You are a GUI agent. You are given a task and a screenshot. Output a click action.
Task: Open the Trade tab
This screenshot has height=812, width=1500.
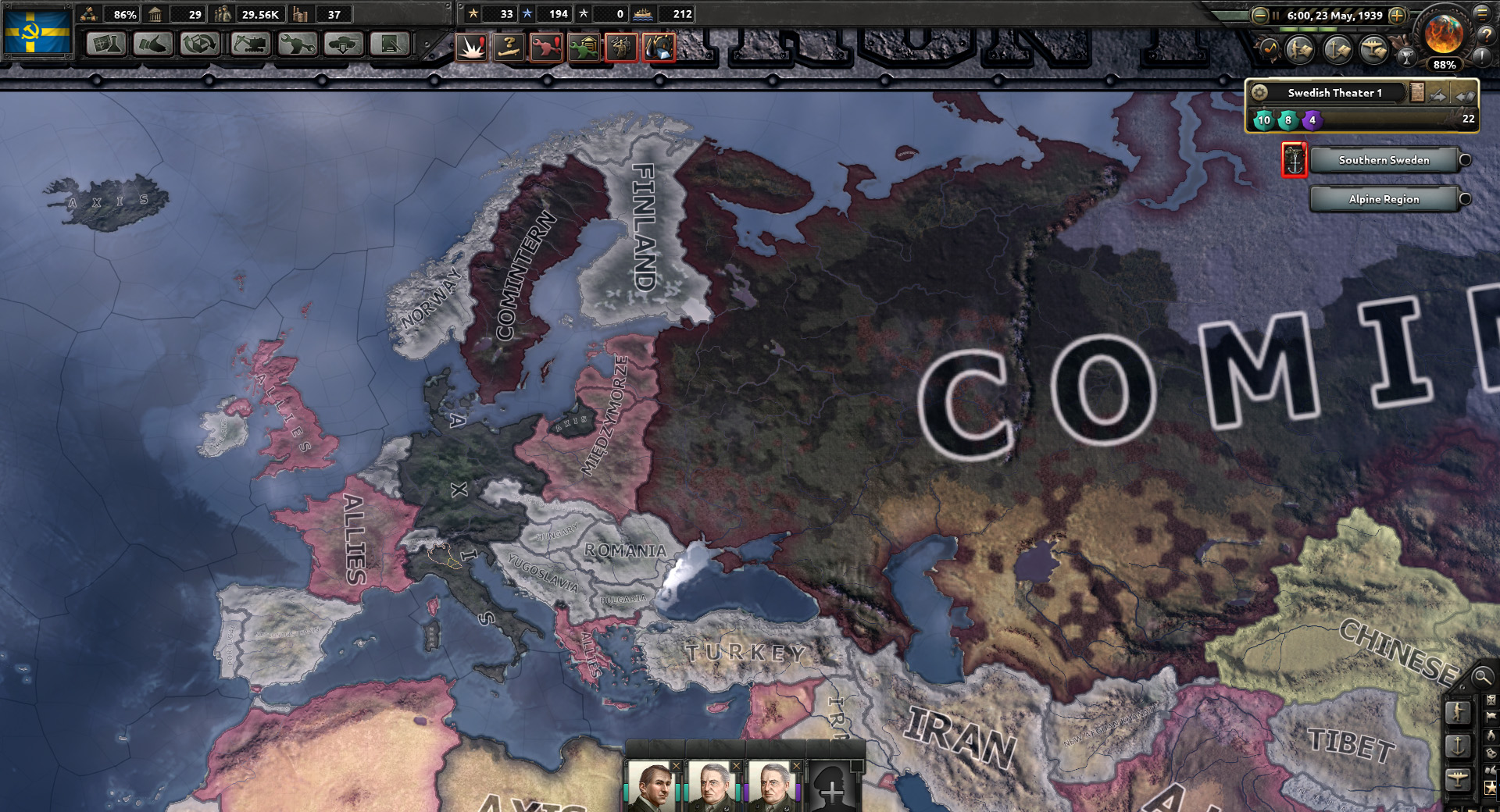[200, 45]
